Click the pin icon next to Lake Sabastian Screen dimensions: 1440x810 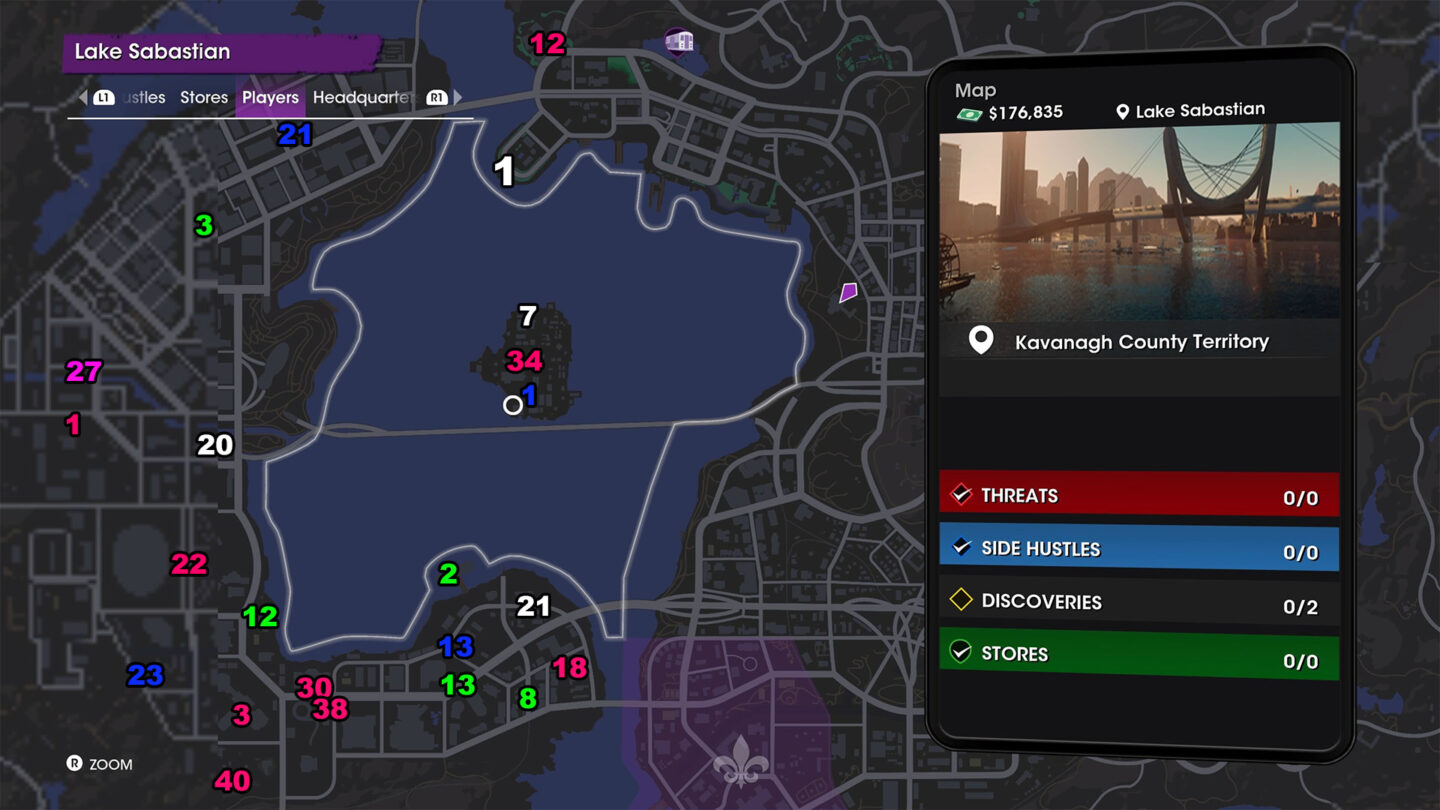click(x=1124, y=110)
